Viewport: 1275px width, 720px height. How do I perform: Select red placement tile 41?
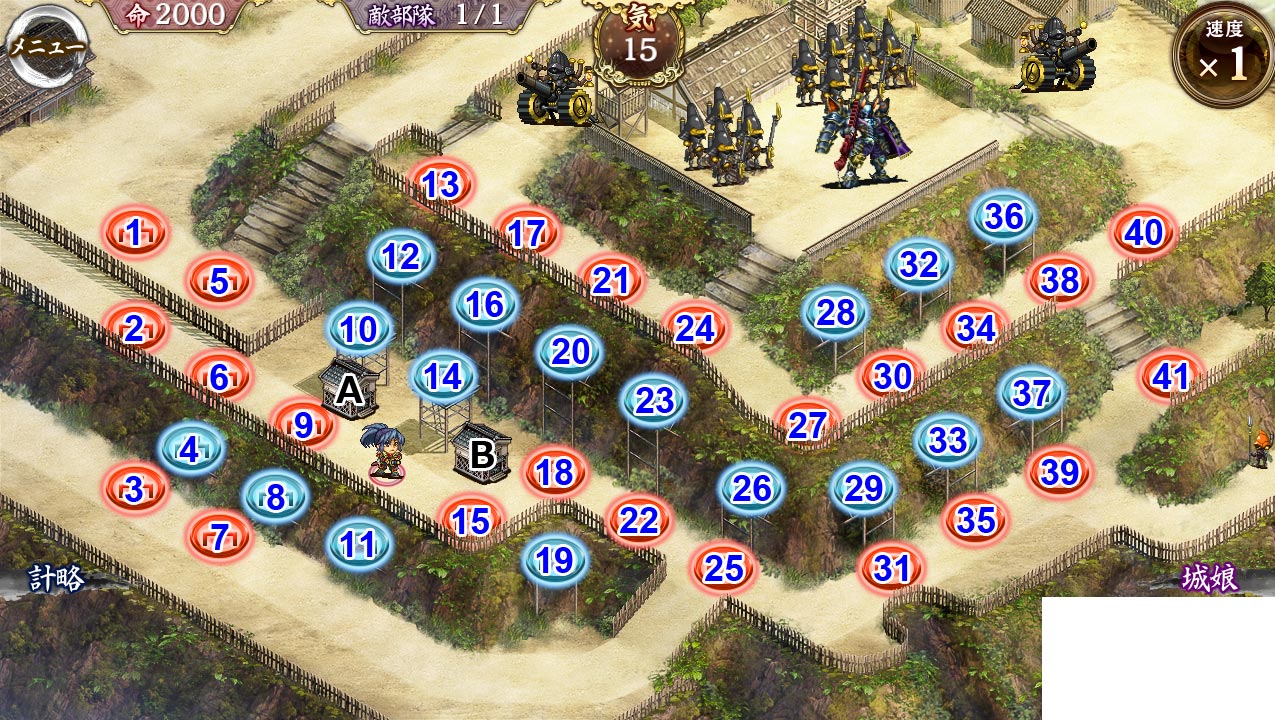[x=1170, y=376]
